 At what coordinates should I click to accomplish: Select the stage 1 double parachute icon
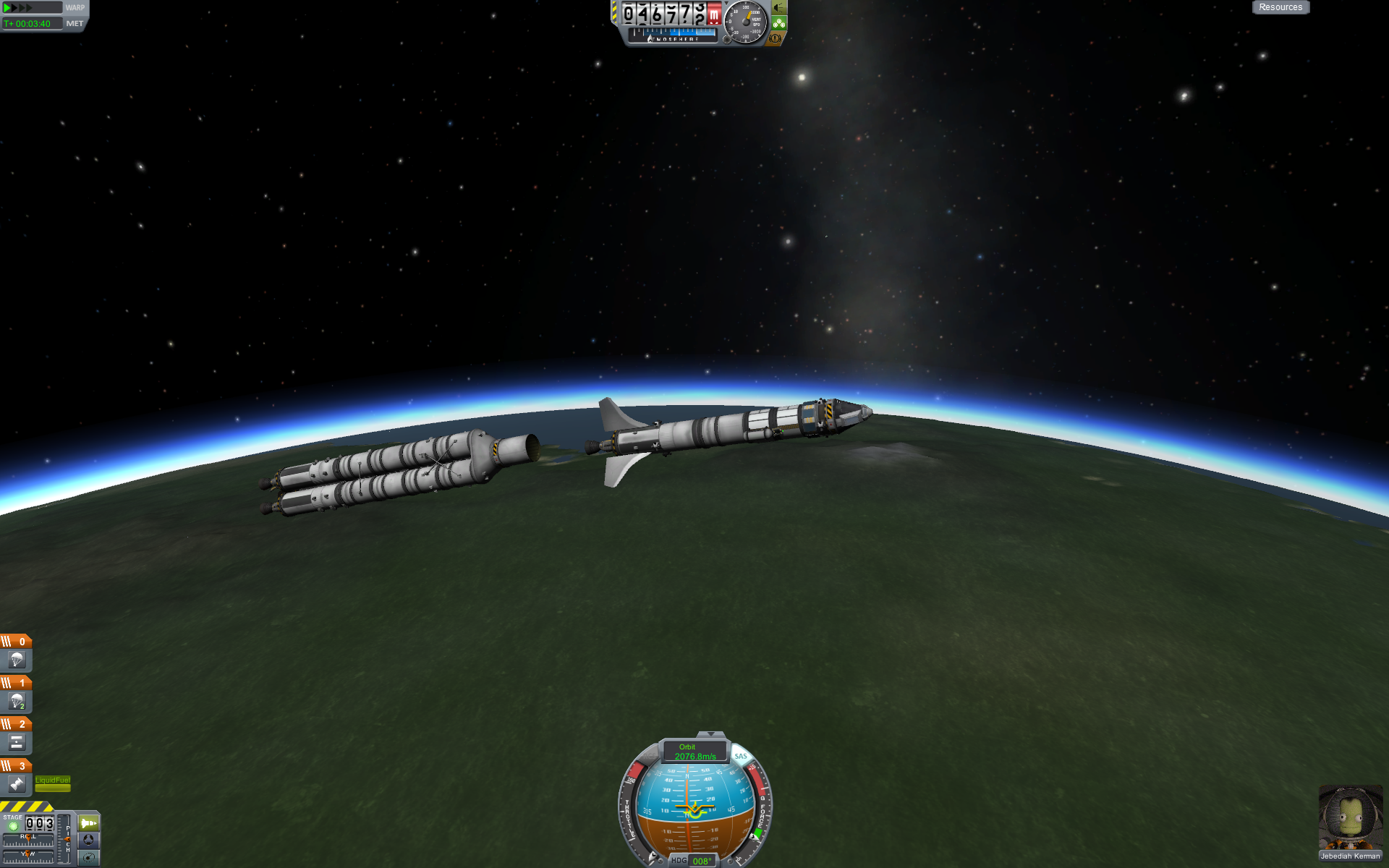[17, 701]
